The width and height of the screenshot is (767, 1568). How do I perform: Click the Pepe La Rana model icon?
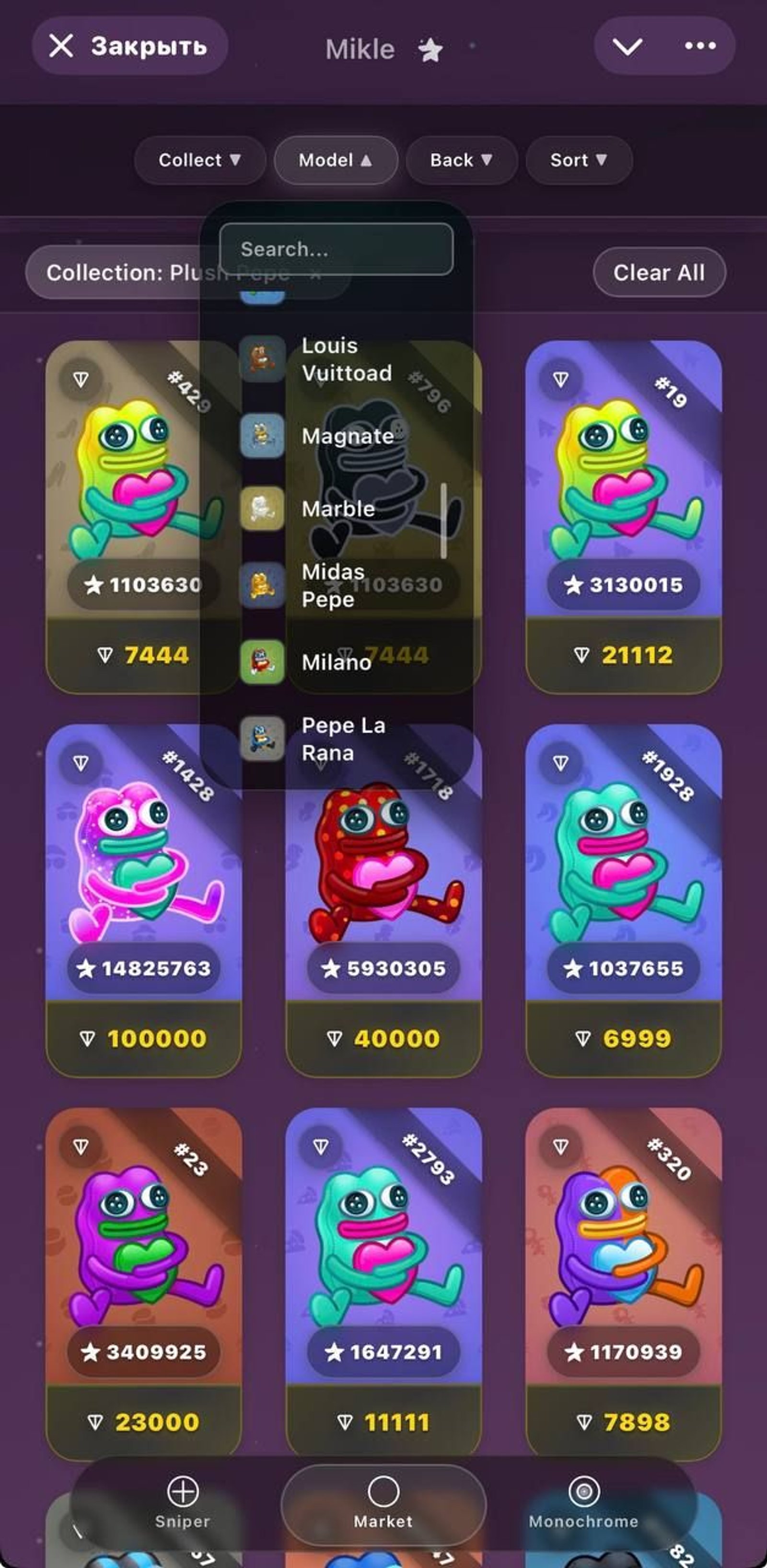264,740
